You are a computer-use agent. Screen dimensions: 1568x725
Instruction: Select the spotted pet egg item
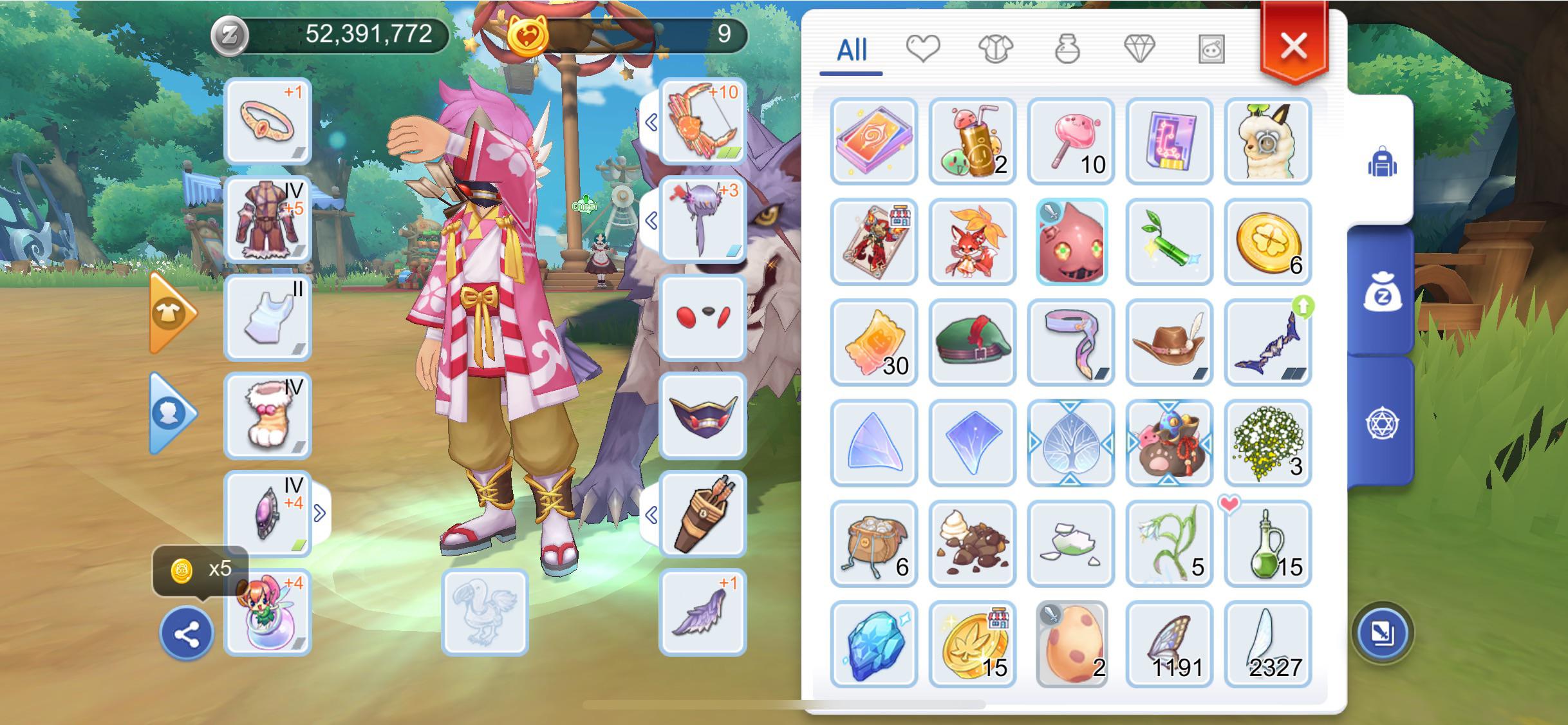tap(1071, 643)
